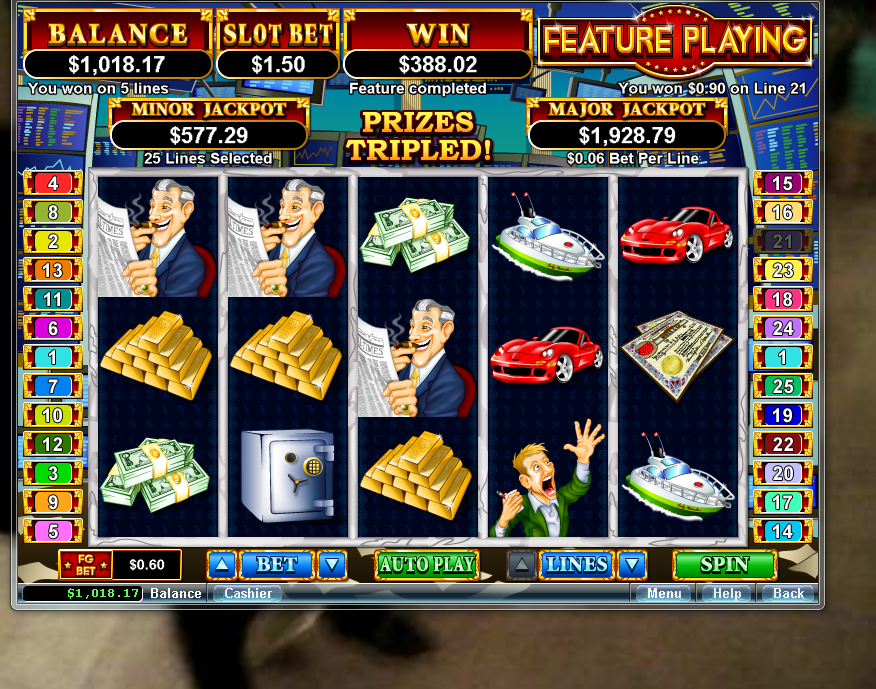Choose payline 13 marker
Screen dimensions: 876x689
point(53,270)
